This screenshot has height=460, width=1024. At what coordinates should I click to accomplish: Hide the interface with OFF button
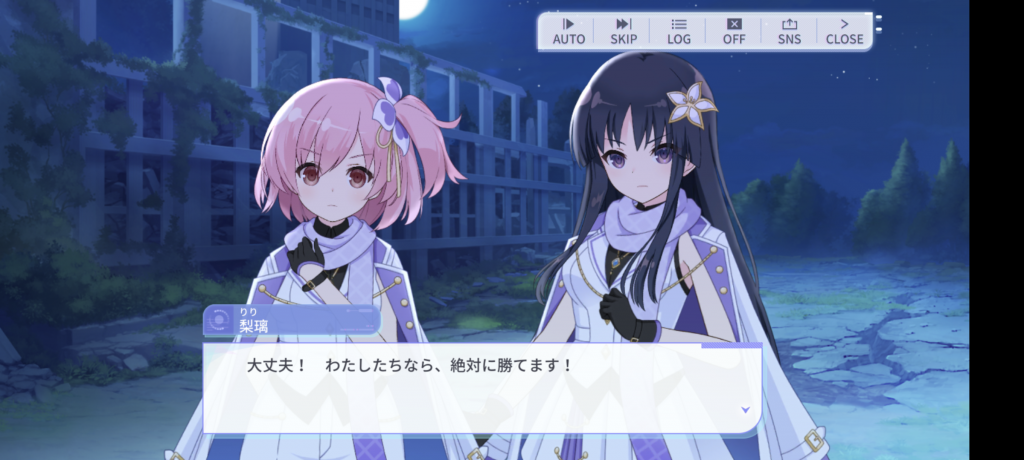pos(734,31)
